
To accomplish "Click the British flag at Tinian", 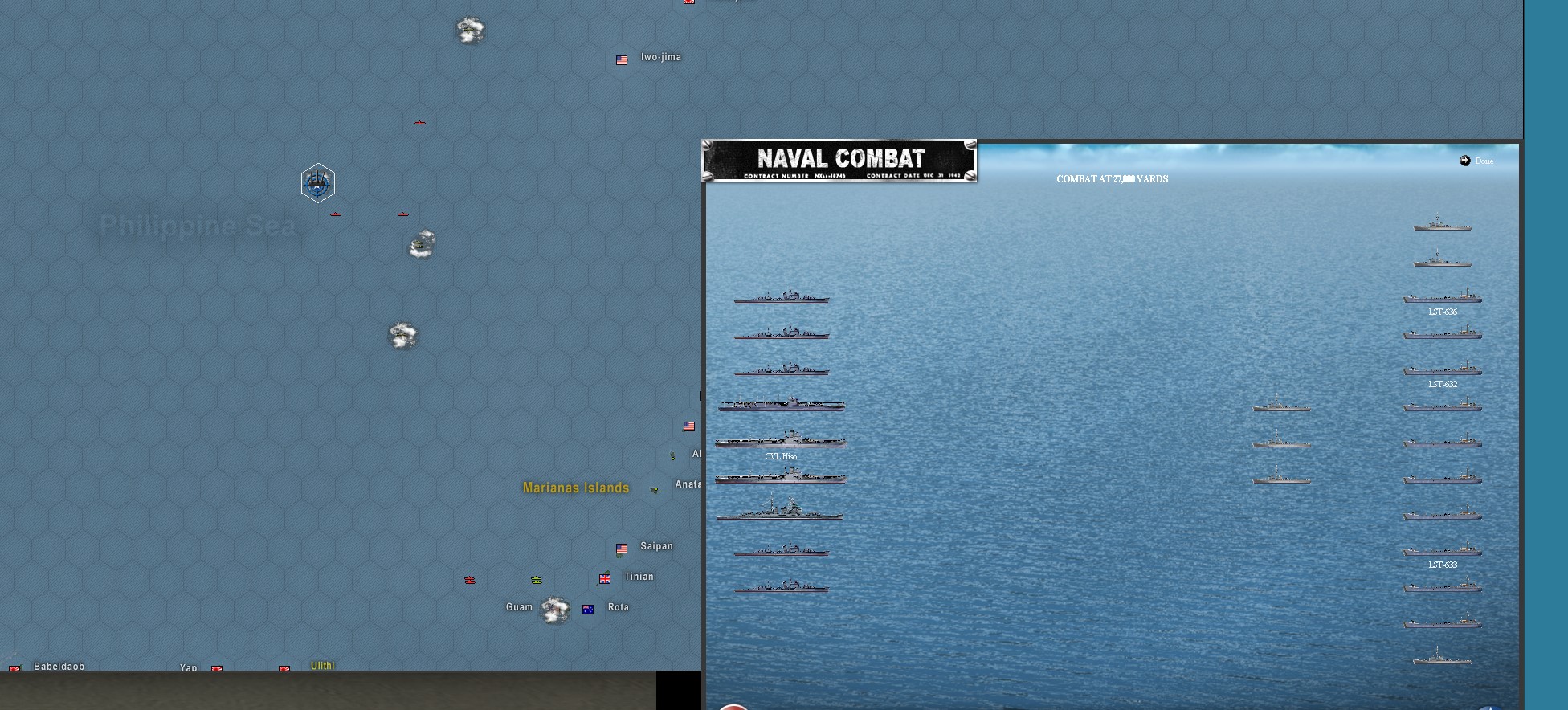I will (x=604, y=578).
